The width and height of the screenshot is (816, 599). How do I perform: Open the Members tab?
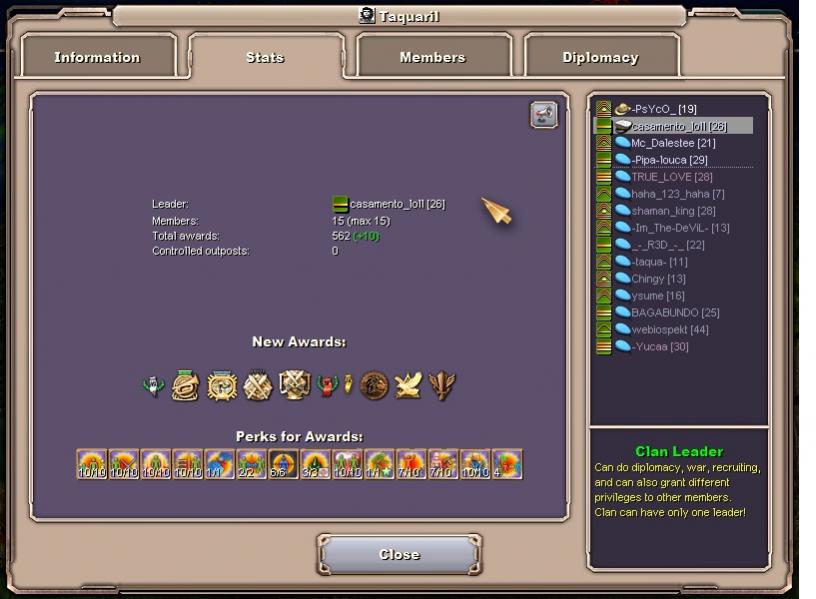click(x=432, y=57)
